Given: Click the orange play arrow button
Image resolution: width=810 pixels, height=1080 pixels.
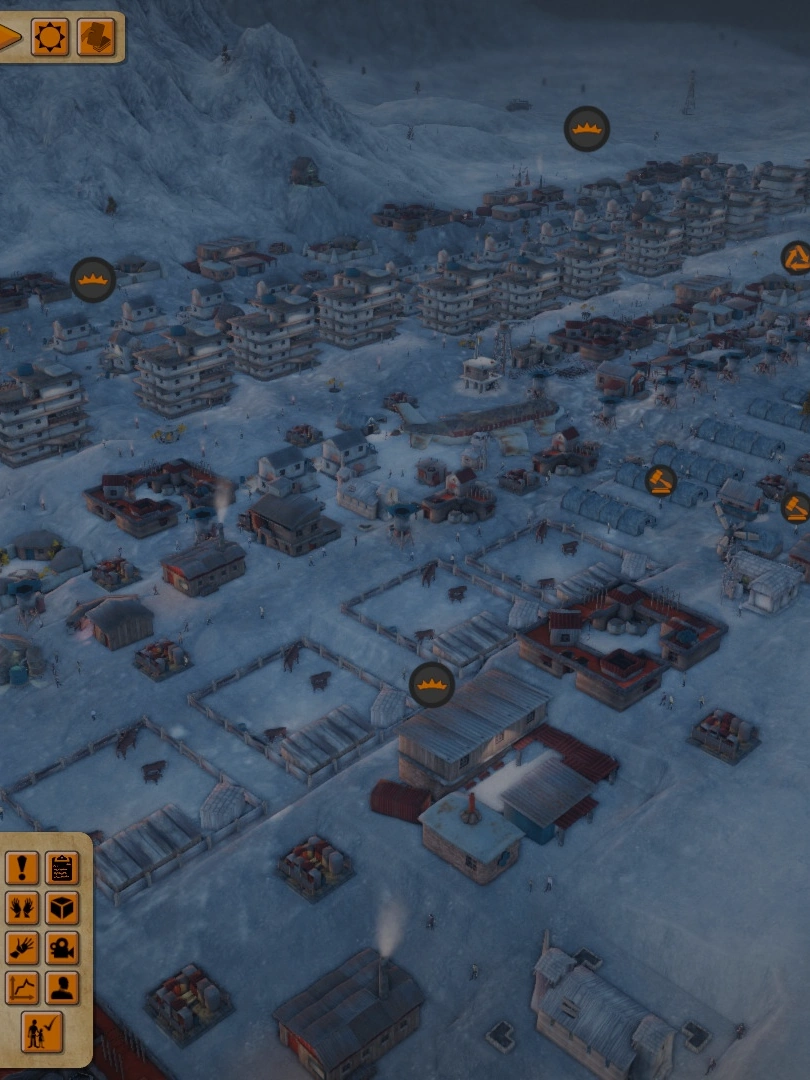Looking at the screenshot, I should pos(8,38).
